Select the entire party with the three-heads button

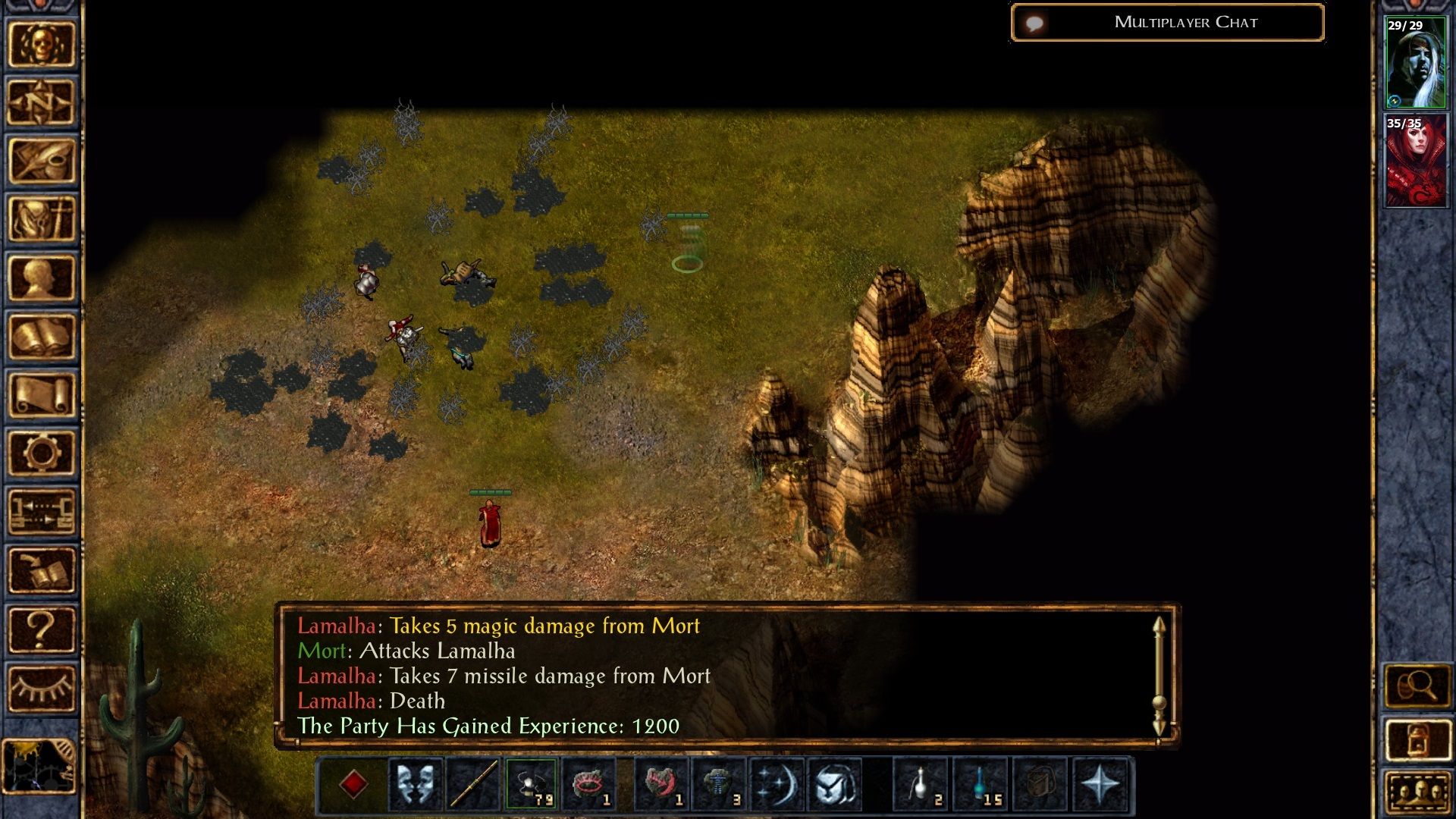tap(1417, 793)
